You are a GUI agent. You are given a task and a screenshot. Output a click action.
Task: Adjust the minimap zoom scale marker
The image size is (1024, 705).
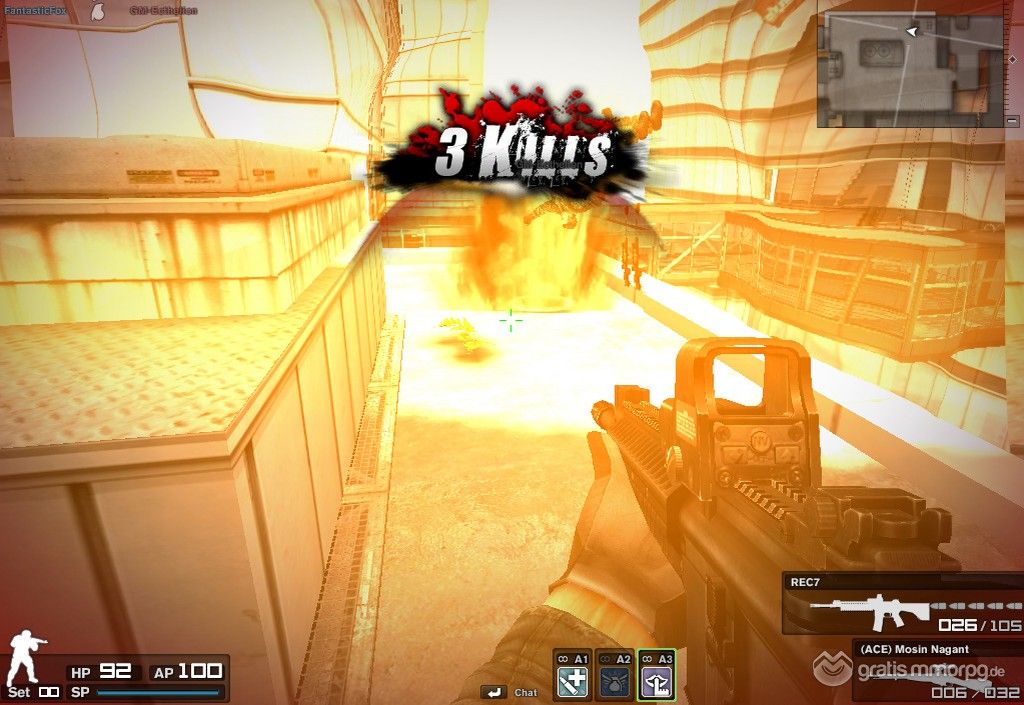pyautogui.click(x=1013, y=59)
